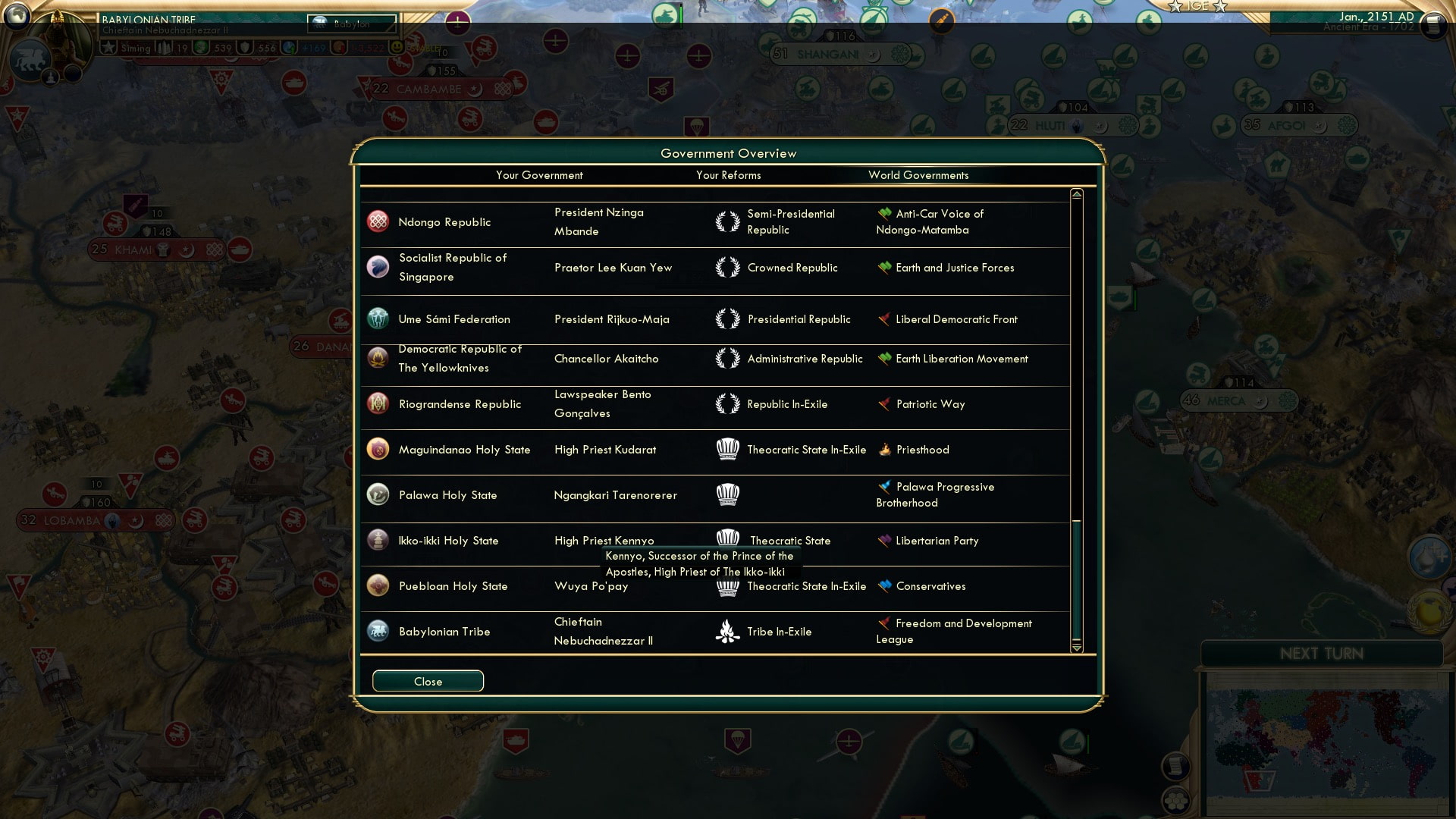The height and width of the screenshot is (819, 1456).
Task: Switch to the Your Government tab
Action: pyautogui.click(x=539, y=175)
